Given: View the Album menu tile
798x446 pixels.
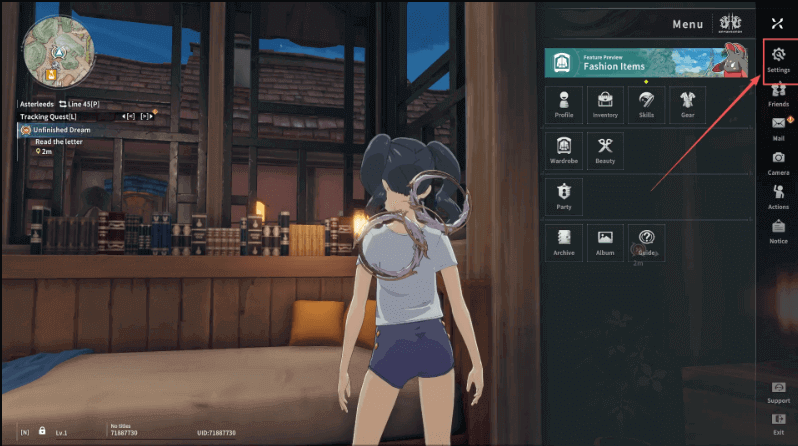Looking at the screenshot, I should click(x=605, y=241).
